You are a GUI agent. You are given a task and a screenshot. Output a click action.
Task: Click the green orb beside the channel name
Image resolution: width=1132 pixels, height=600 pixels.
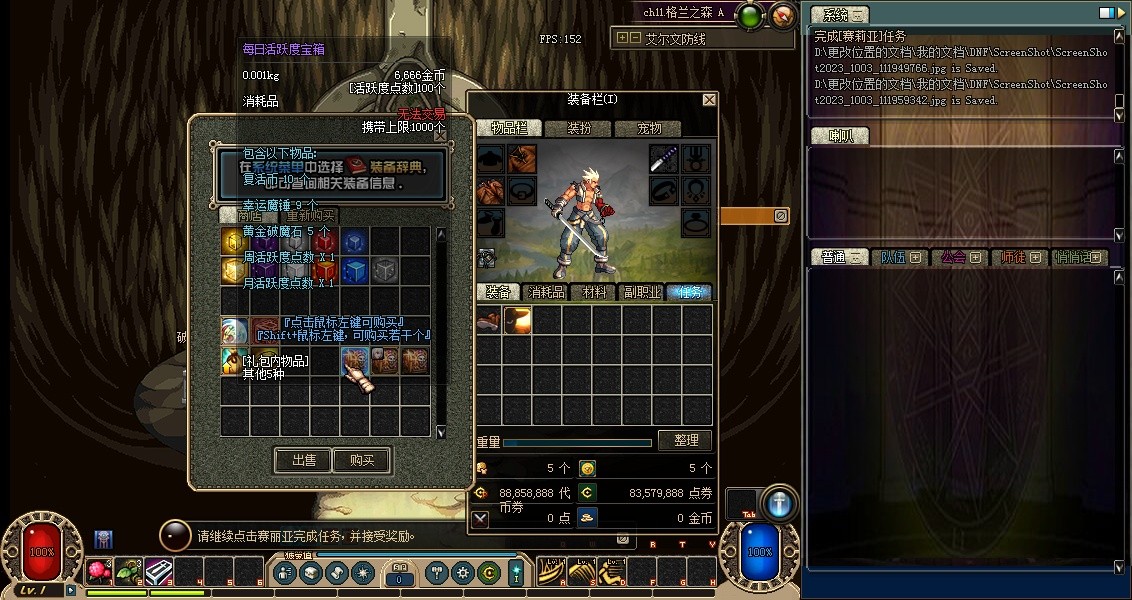[751, 14]
